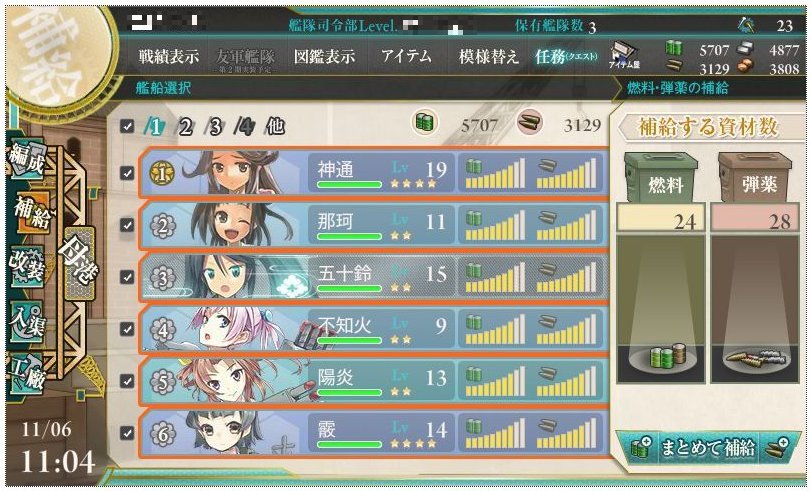The height and width of the screenshot is (491, 811).
Task: Open the 模様替え furniture menu
Action: [x=488, y=57]
